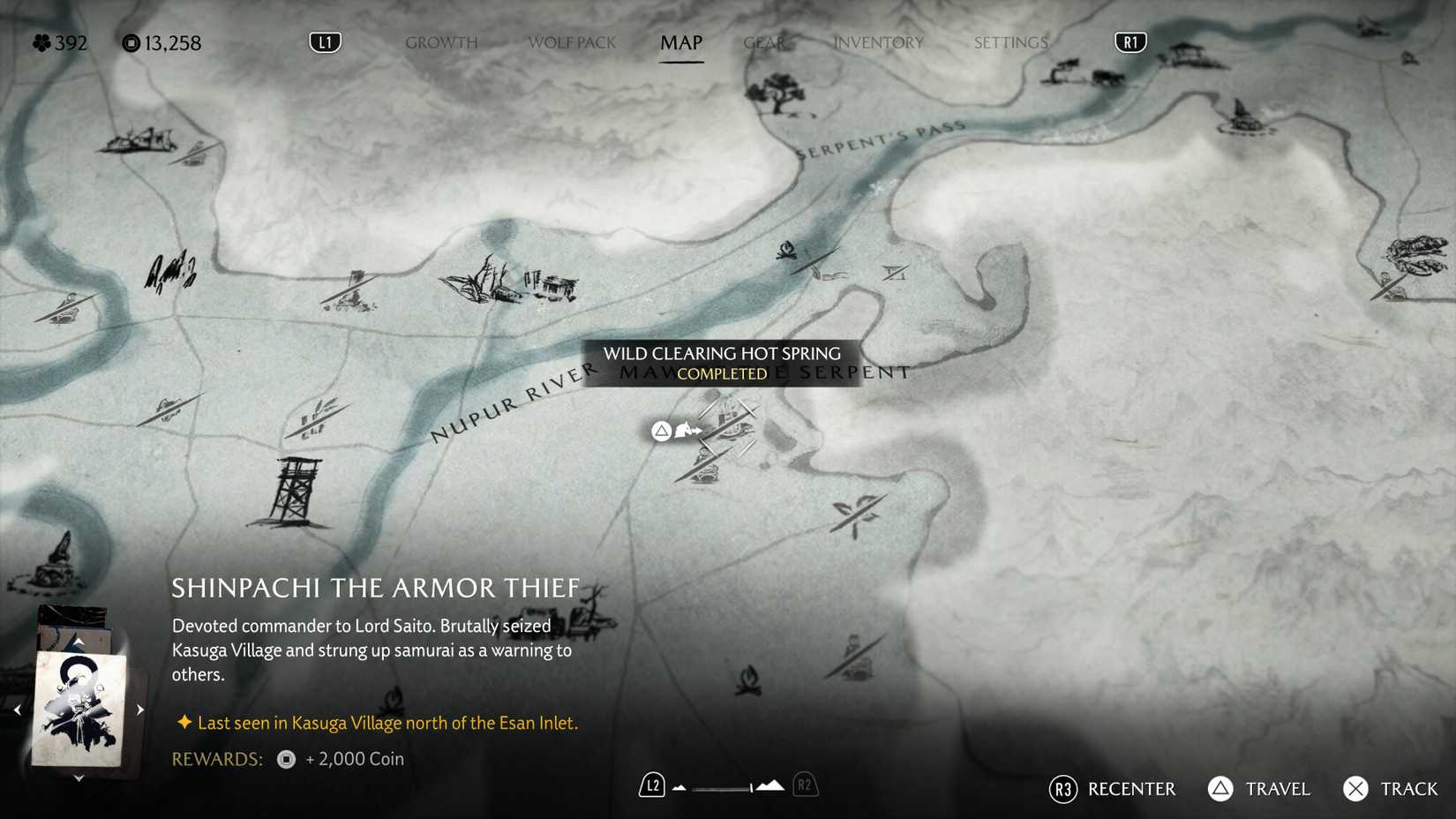Toggle tracking for Shinpachi the Armor Thief
The image size is (1456, 819).
[x=1356, y=789]
